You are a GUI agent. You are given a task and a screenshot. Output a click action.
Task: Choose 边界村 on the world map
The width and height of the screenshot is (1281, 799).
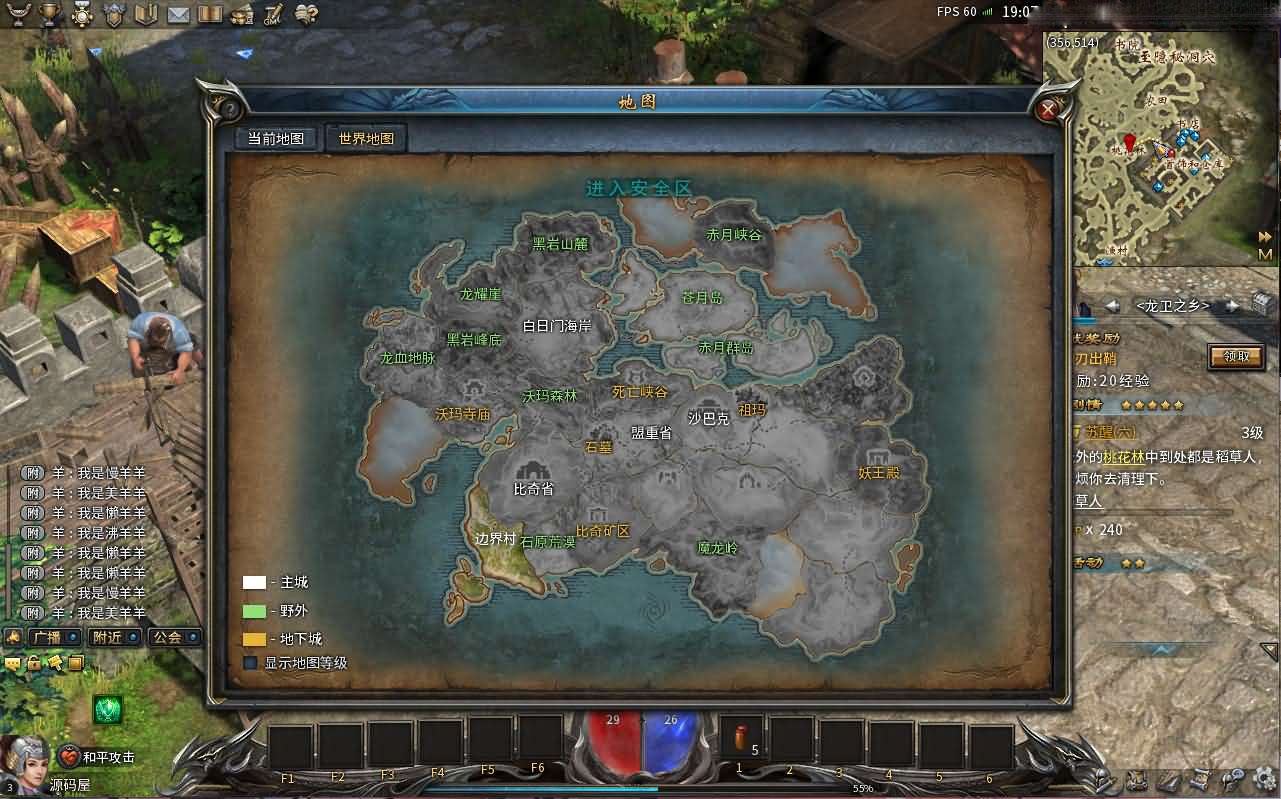click(x=495, y=538)
